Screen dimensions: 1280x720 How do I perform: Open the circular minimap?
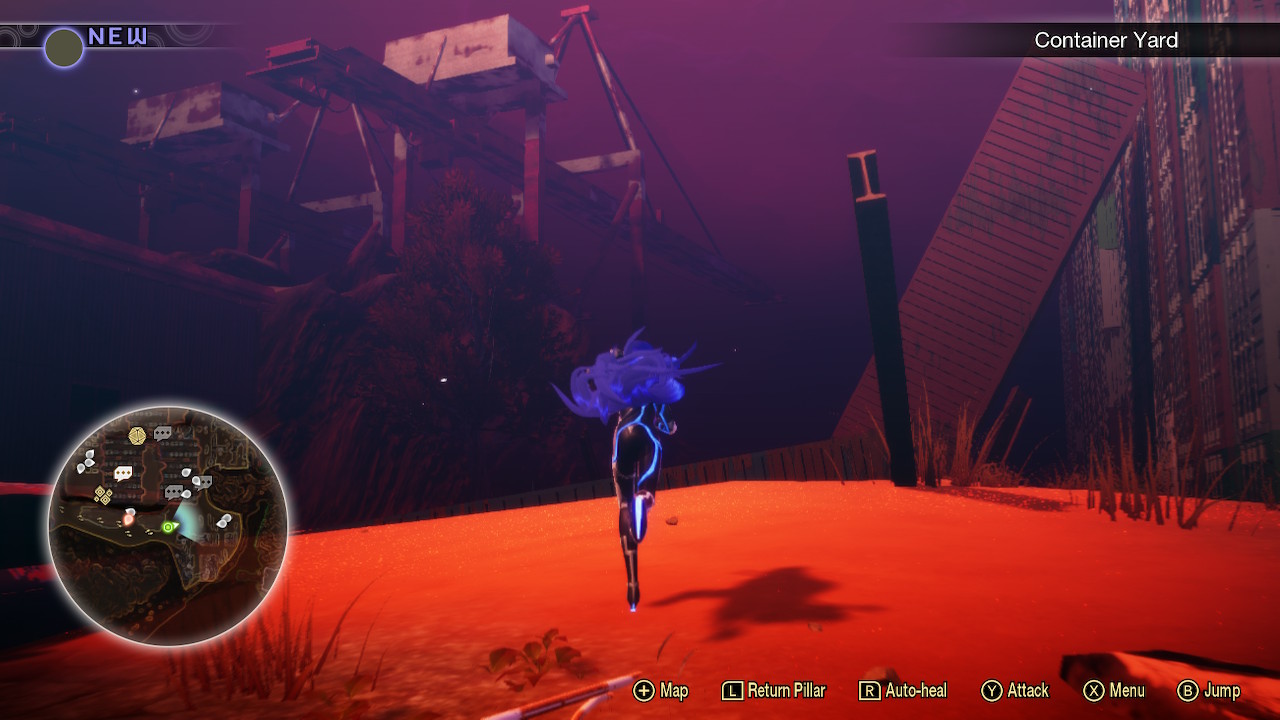click(168, 526)
